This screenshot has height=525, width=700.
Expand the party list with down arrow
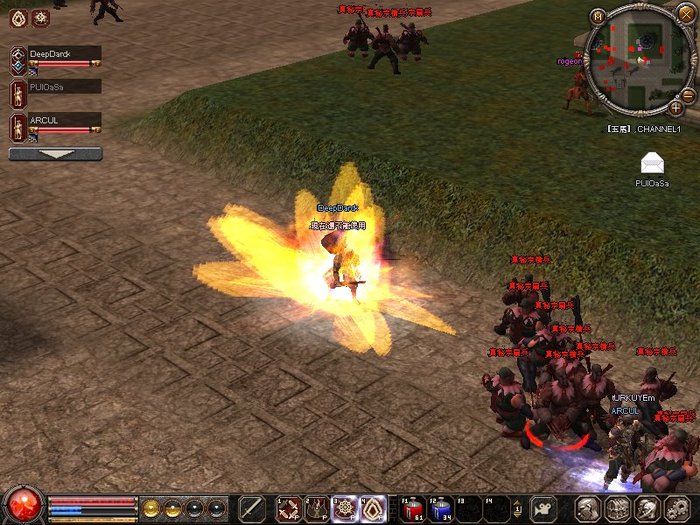click(x=55, y=155)
